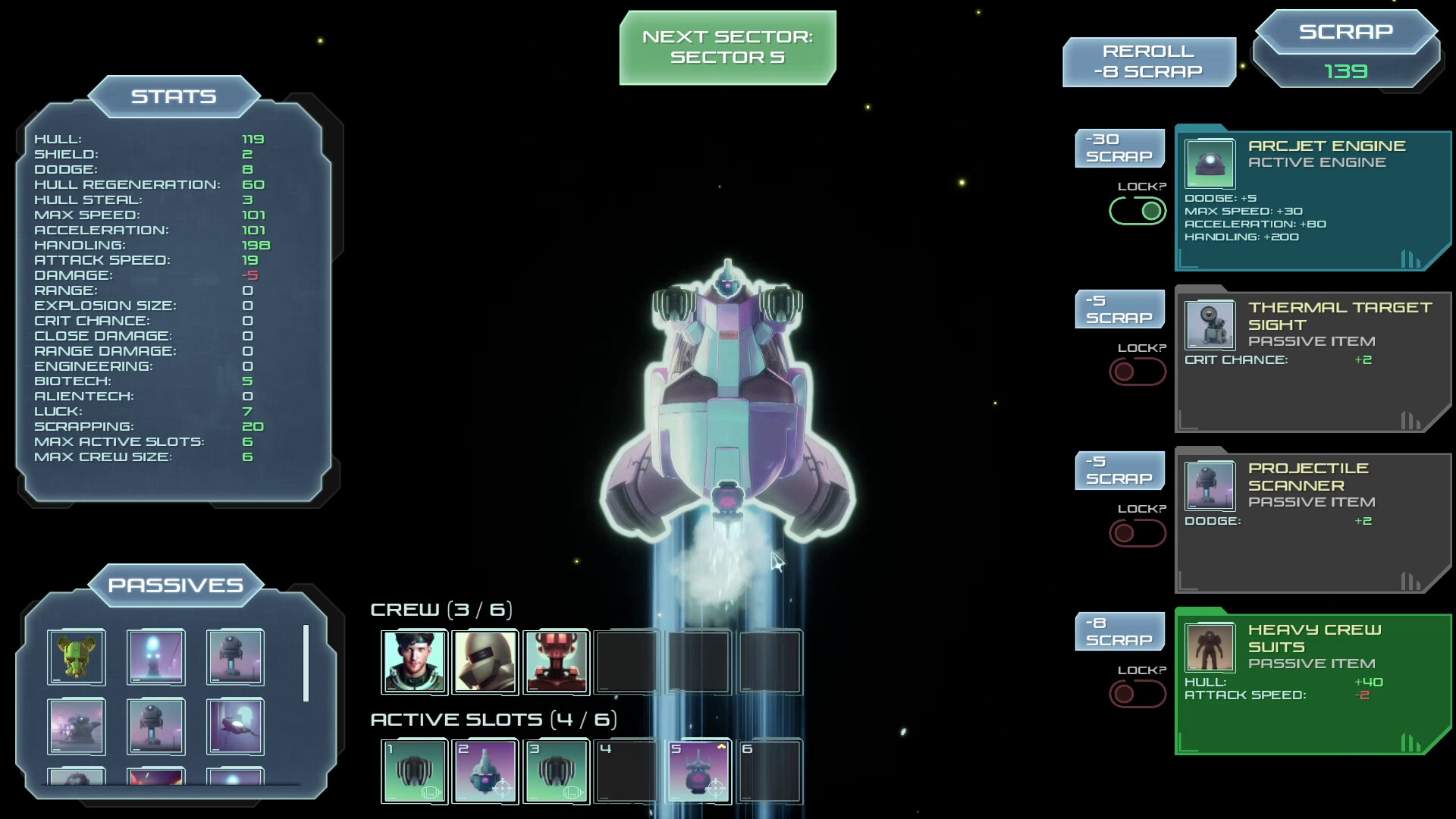Toggle off the Arcjet Engine lock

point(1137,211)
